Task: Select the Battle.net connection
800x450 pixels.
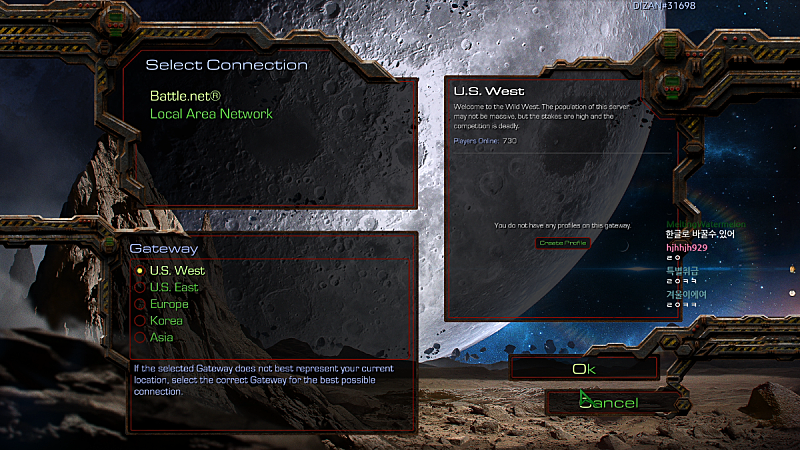Action: click(x=185, y=96)
